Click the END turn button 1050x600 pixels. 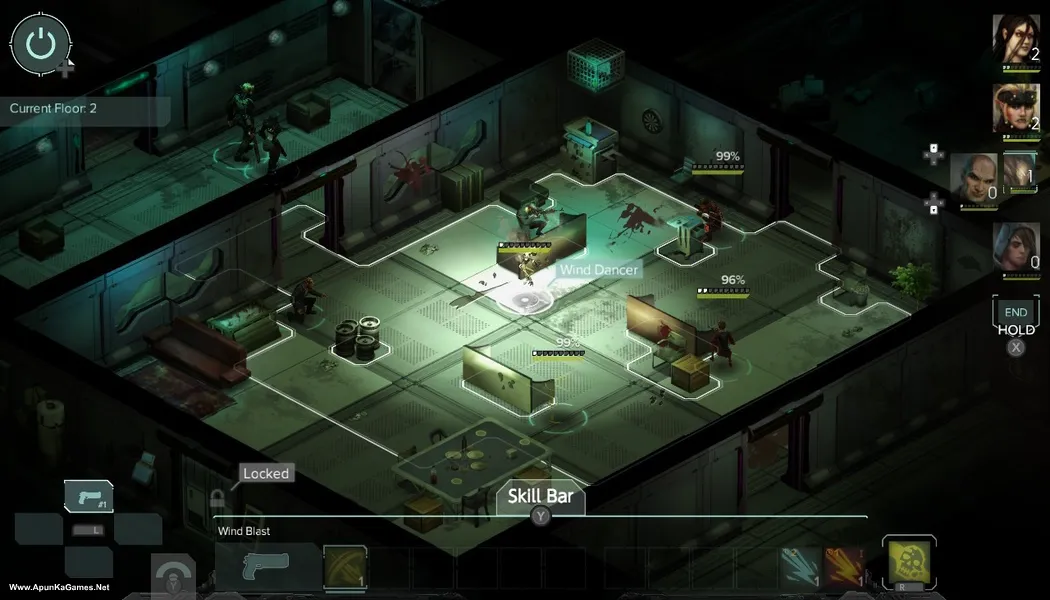[x=1015, y=312]
